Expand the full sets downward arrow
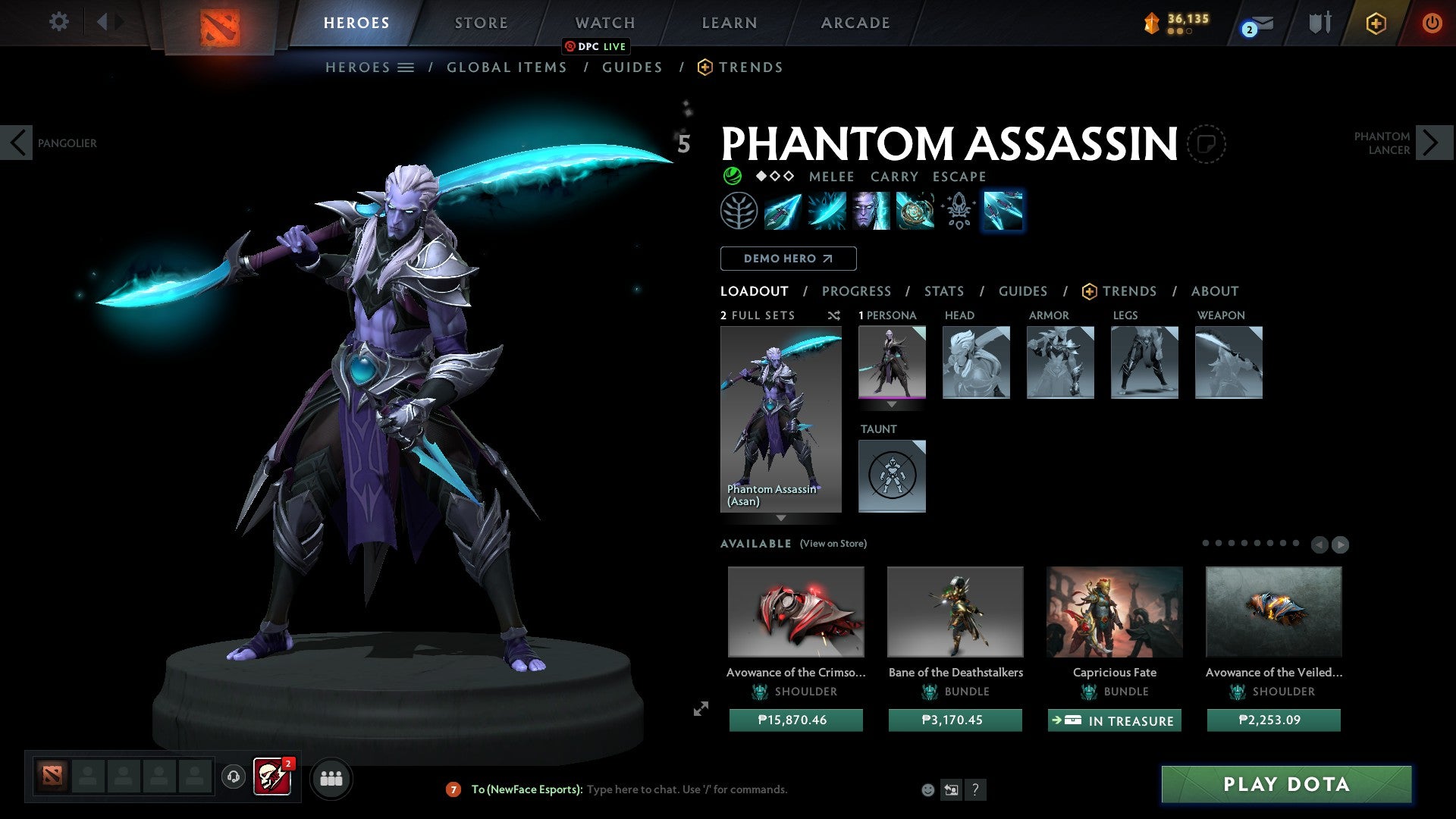The height and width of the screenshot is (819, 1456). (781, 519)
